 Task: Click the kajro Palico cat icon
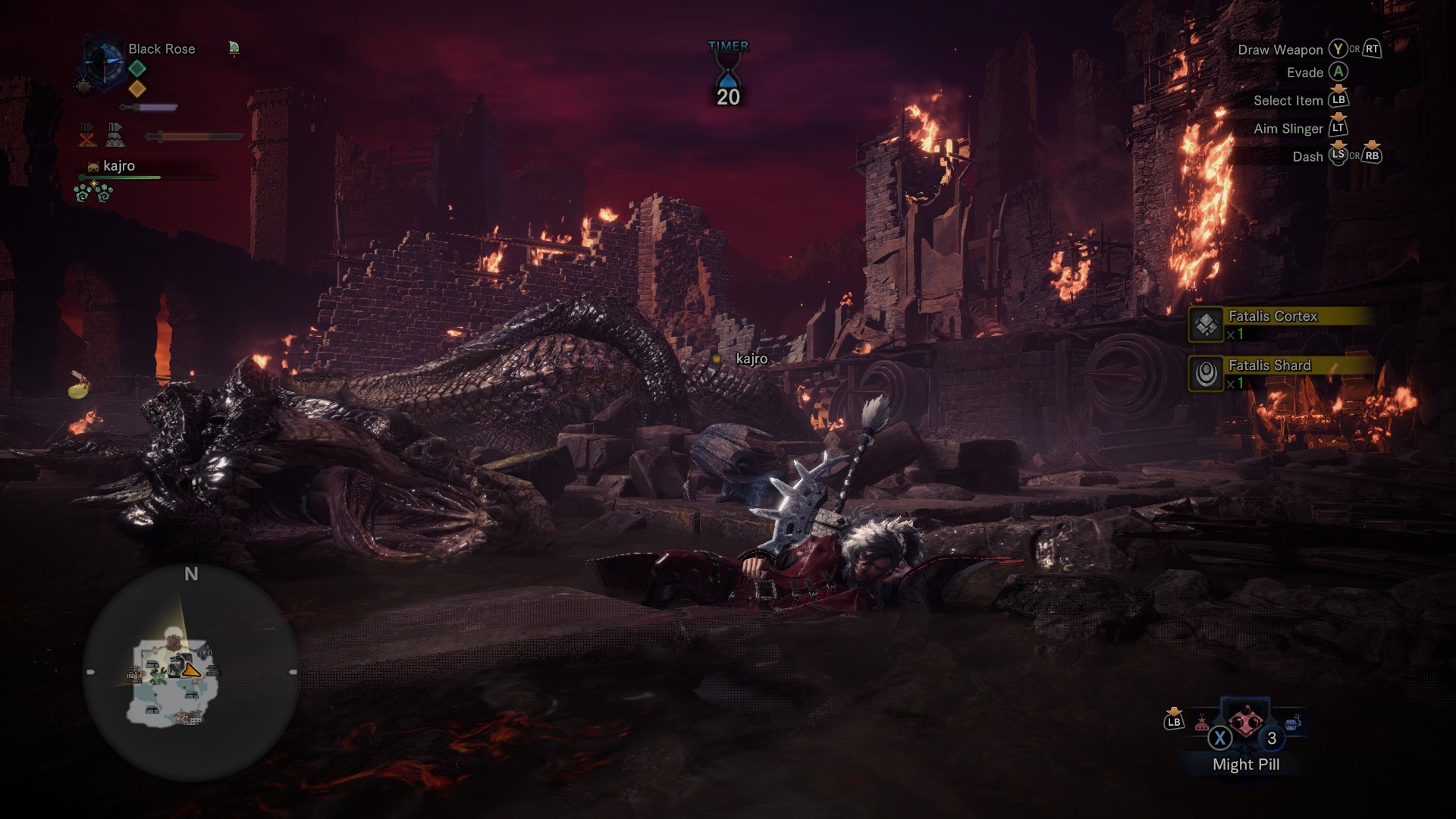(93, 166)
